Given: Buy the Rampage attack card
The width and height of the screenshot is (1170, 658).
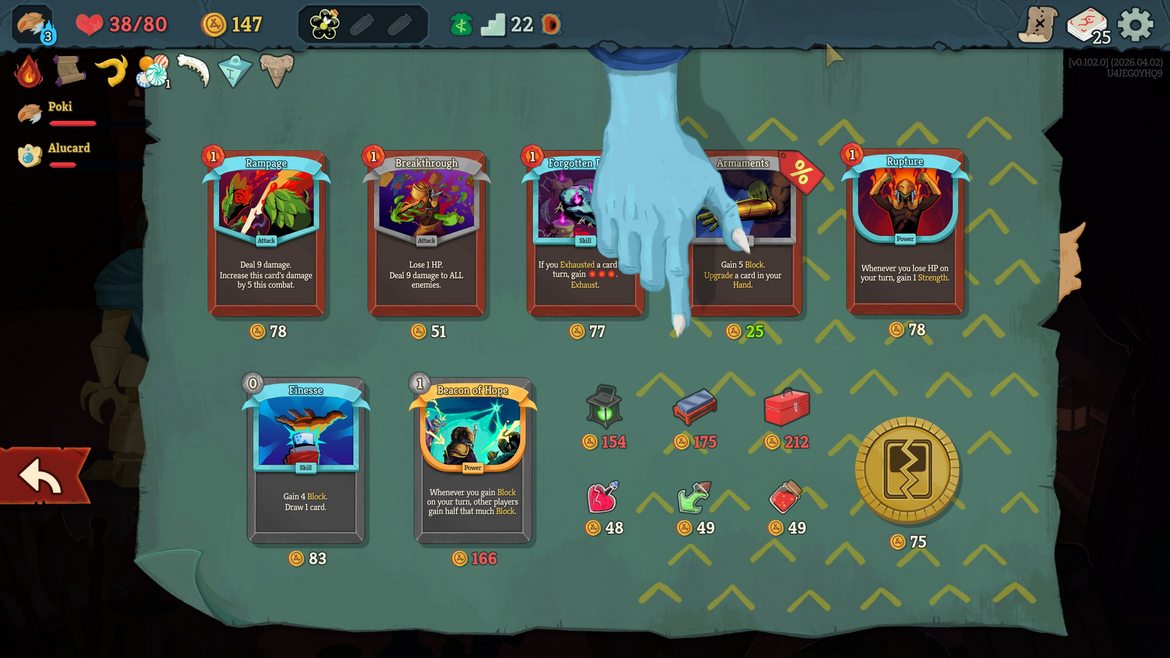Looking at the screenshot, I should pyautogui.click(x=267, y=233).
